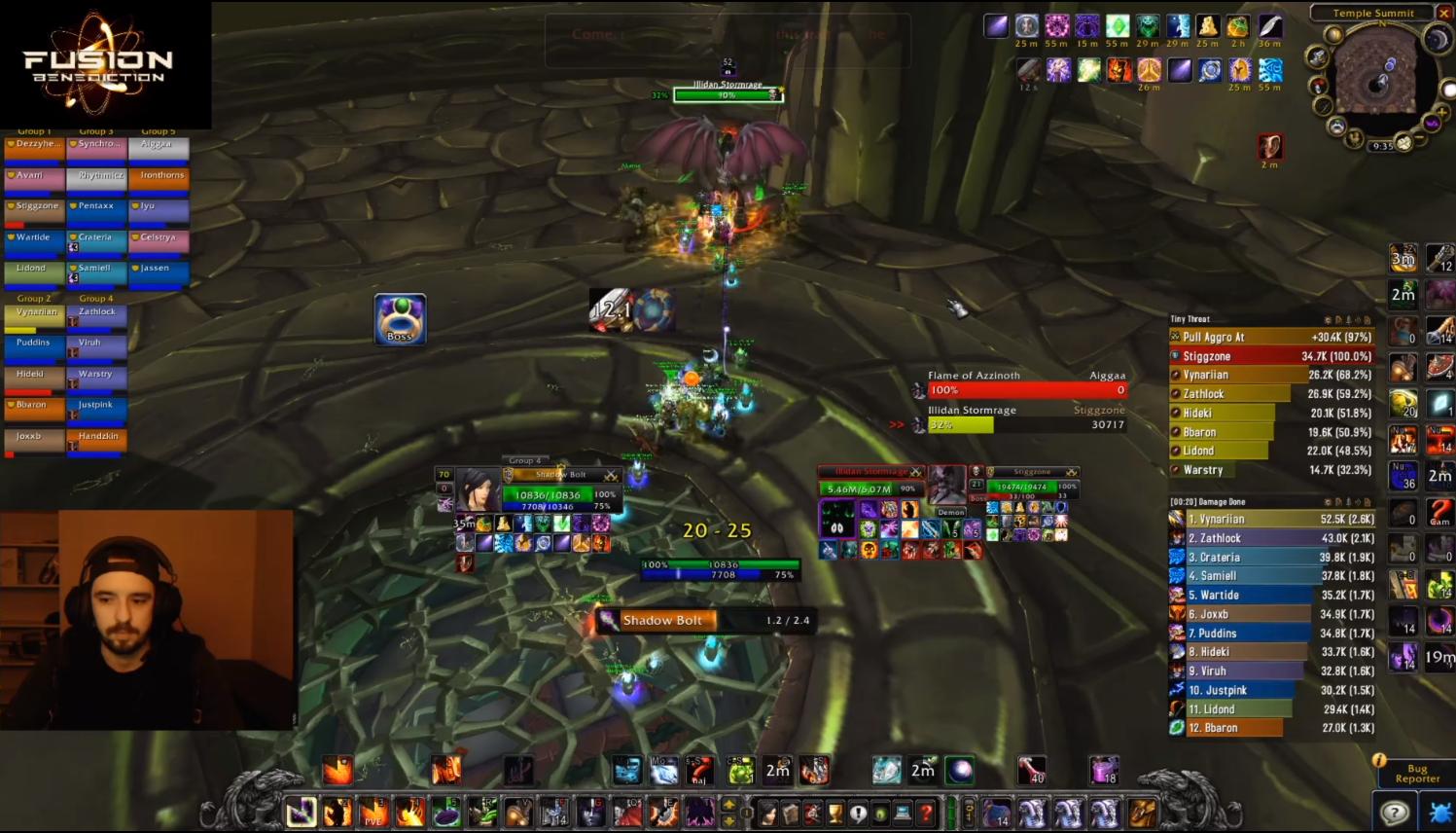Click Handzkin's raid frame in Group 4
This screenshot has width=1456, height=833.
pyautogui.click(x=96, y=438)
